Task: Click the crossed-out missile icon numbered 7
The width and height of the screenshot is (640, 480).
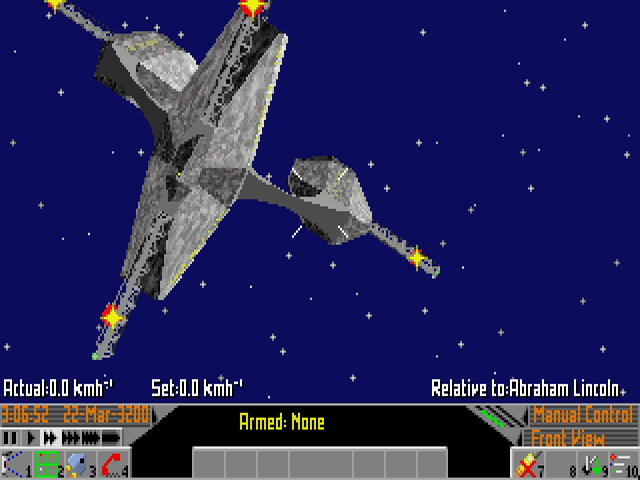Action: (526, 464)
